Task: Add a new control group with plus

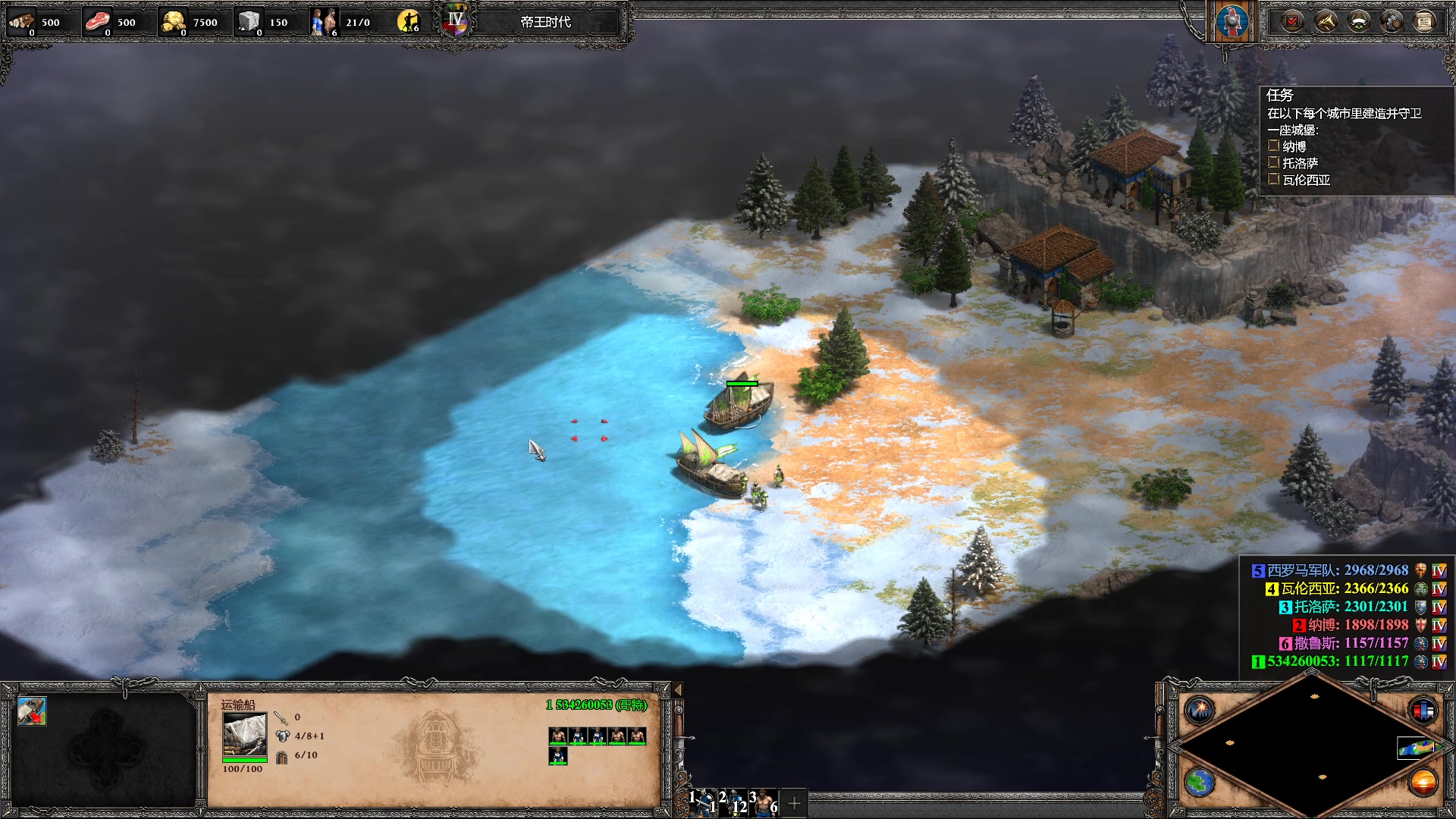Action: 794,802
